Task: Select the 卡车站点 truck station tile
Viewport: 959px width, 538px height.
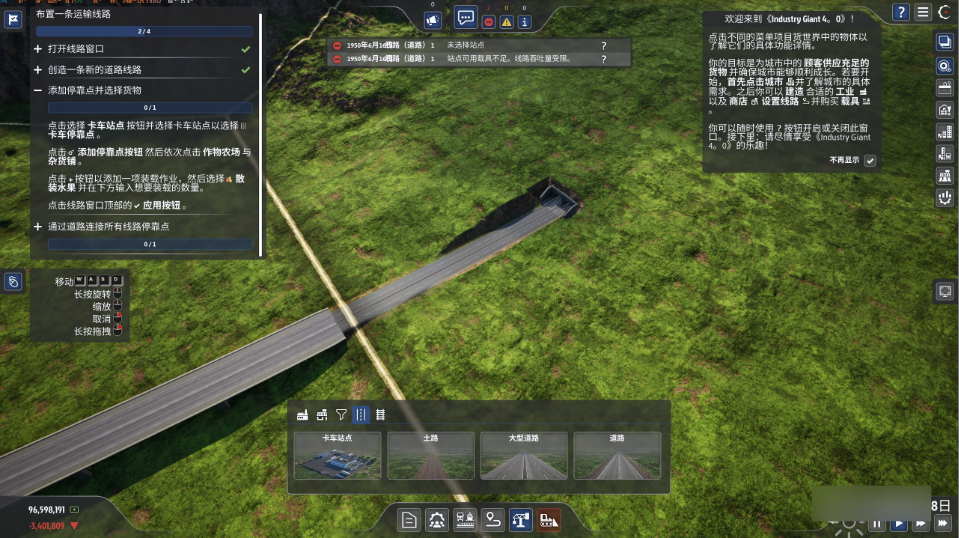Action: pos(337,456)
